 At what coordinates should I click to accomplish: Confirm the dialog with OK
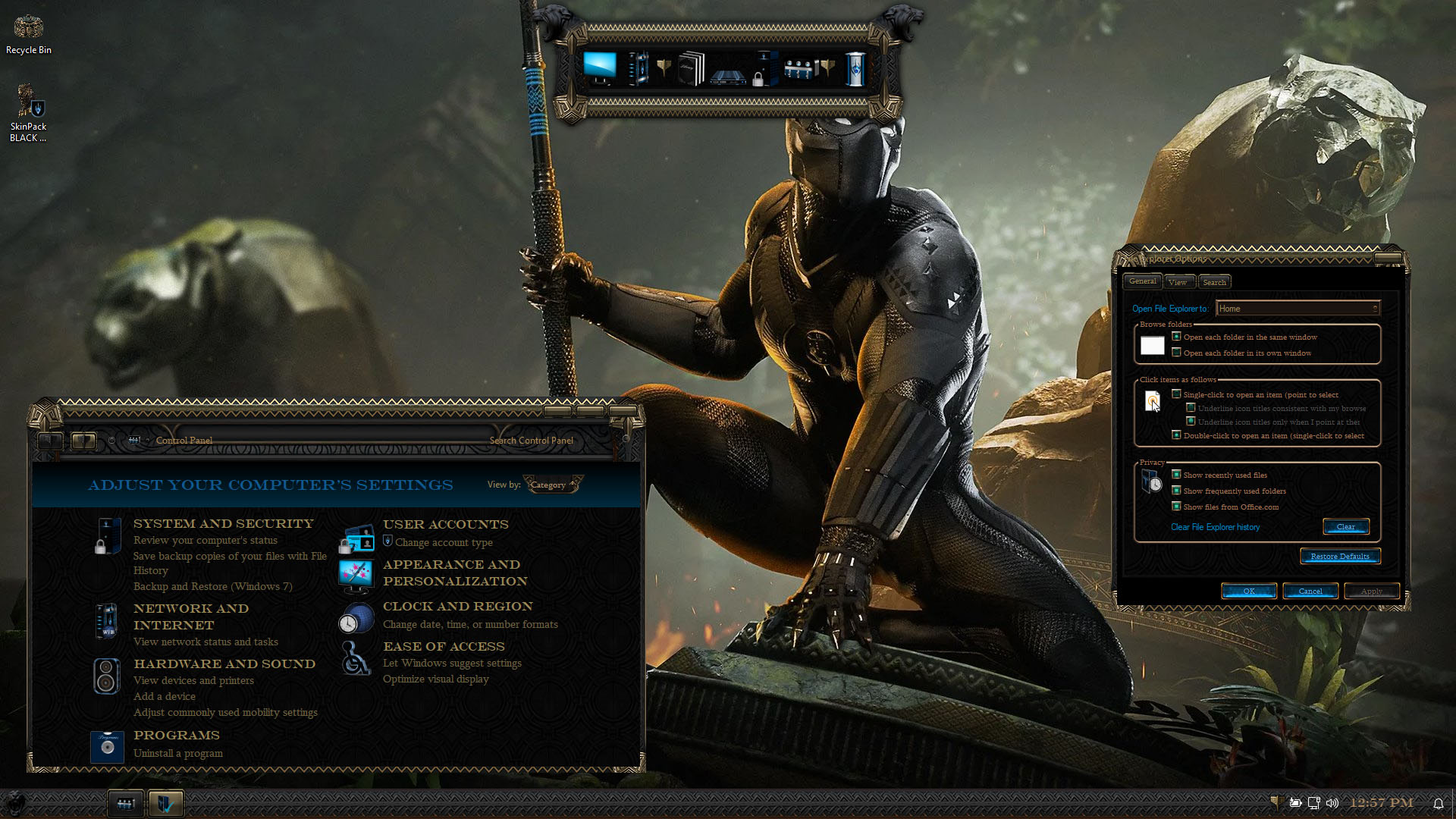coord(1248,591)
